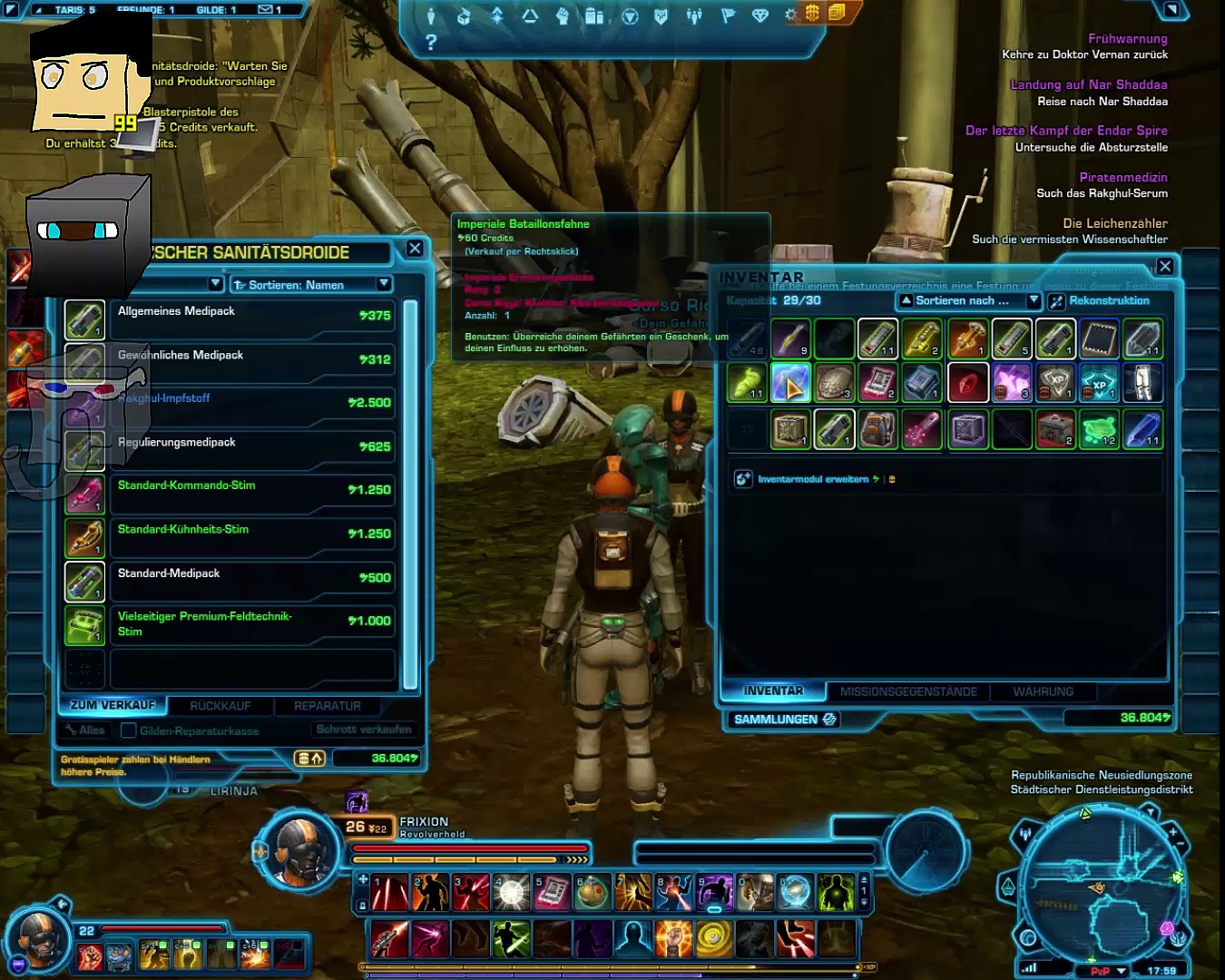Close the Sanitätsdroide vendor window

[x=415, y=249]
